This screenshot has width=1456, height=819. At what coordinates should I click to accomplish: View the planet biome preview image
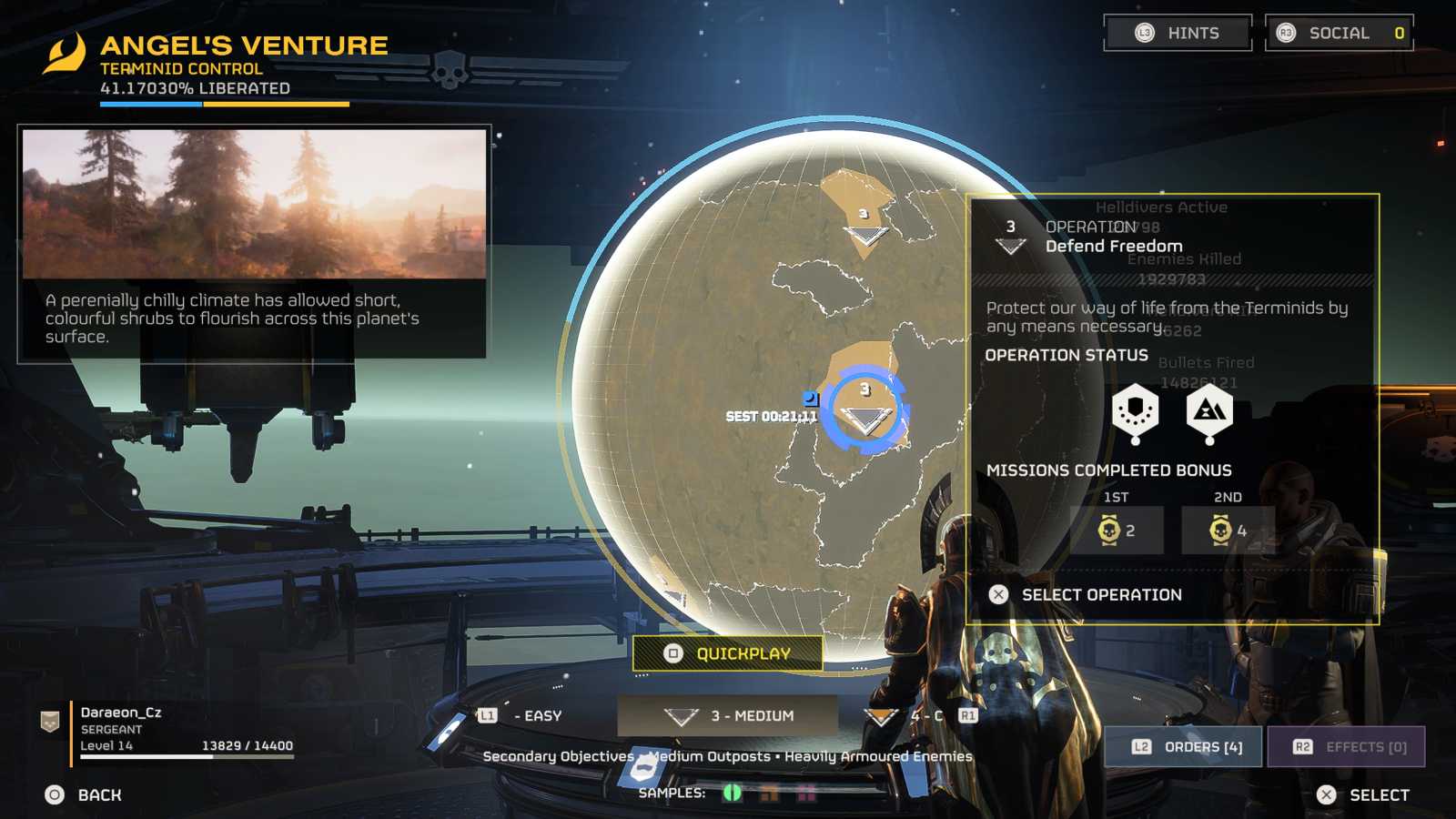(x=254, y=204)
